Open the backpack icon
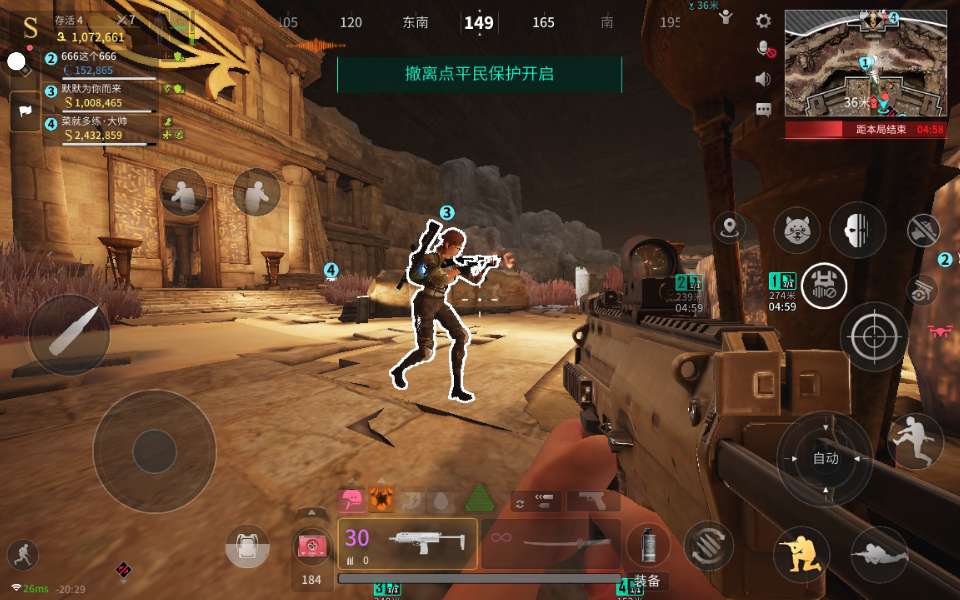This screenshot has width=960, height=600. [x=248, y=549]
